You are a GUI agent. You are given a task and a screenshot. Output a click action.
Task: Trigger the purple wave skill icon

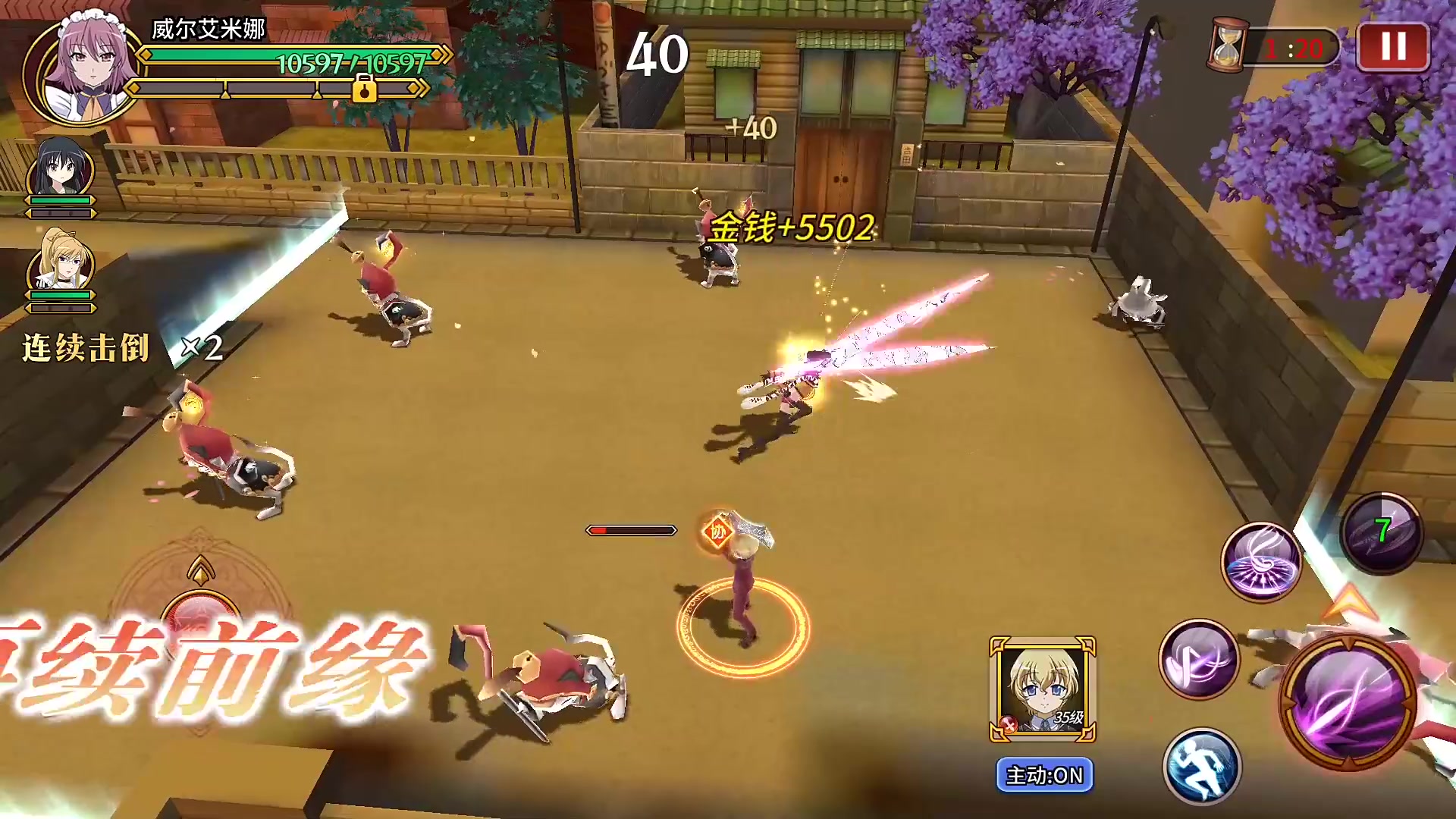click(1198, 658)
